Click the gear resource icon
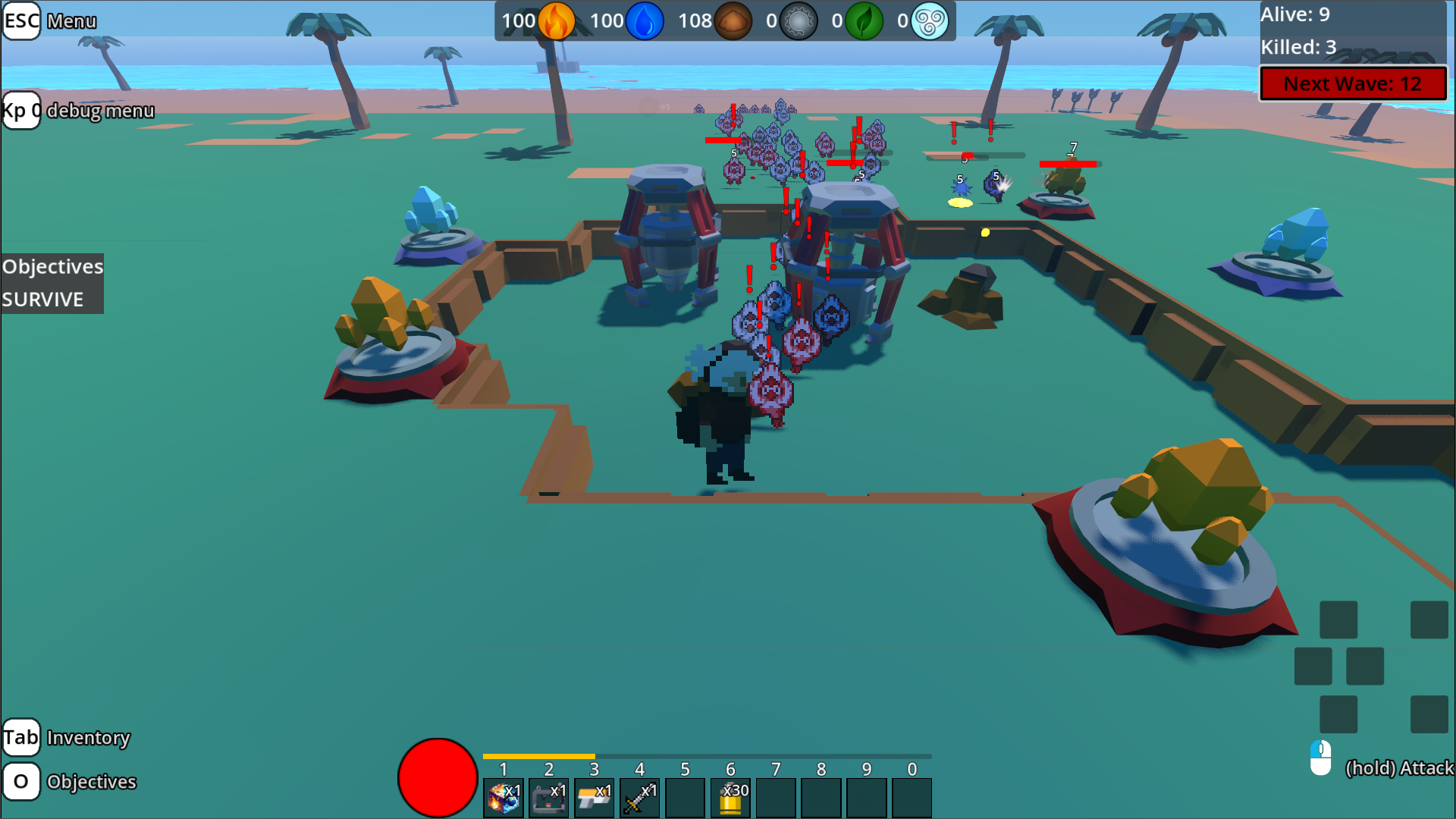This screenshot has width=1456, height=819. [799, 20]
